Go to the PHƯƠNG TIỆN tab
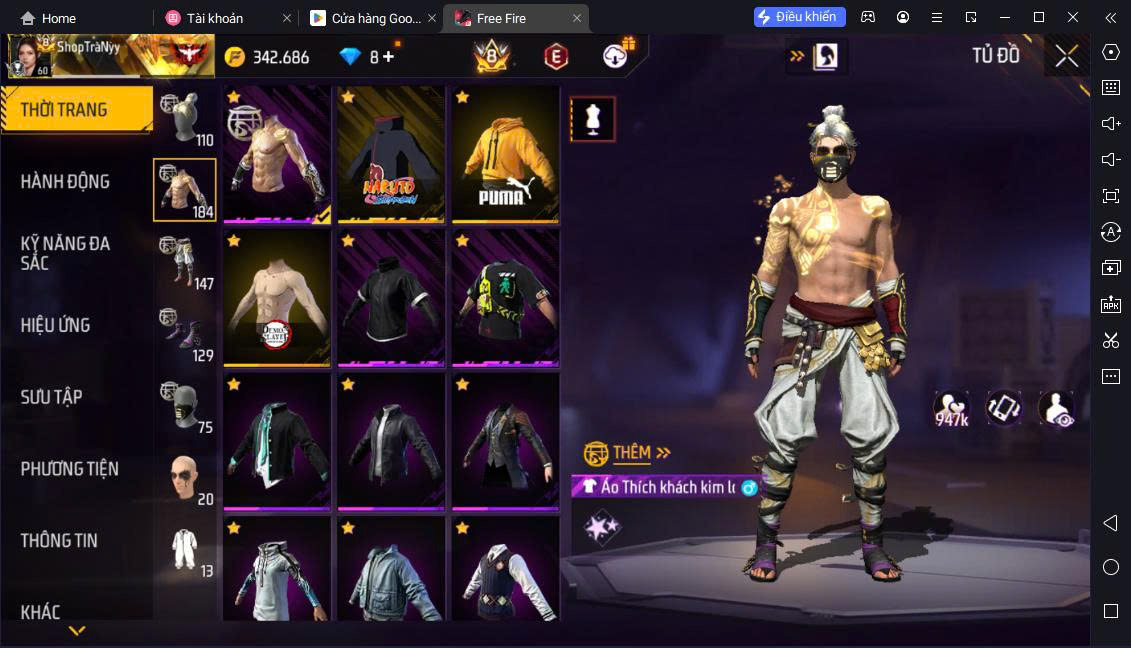This screenshot has width=1131, height=648. pos(69,469)
